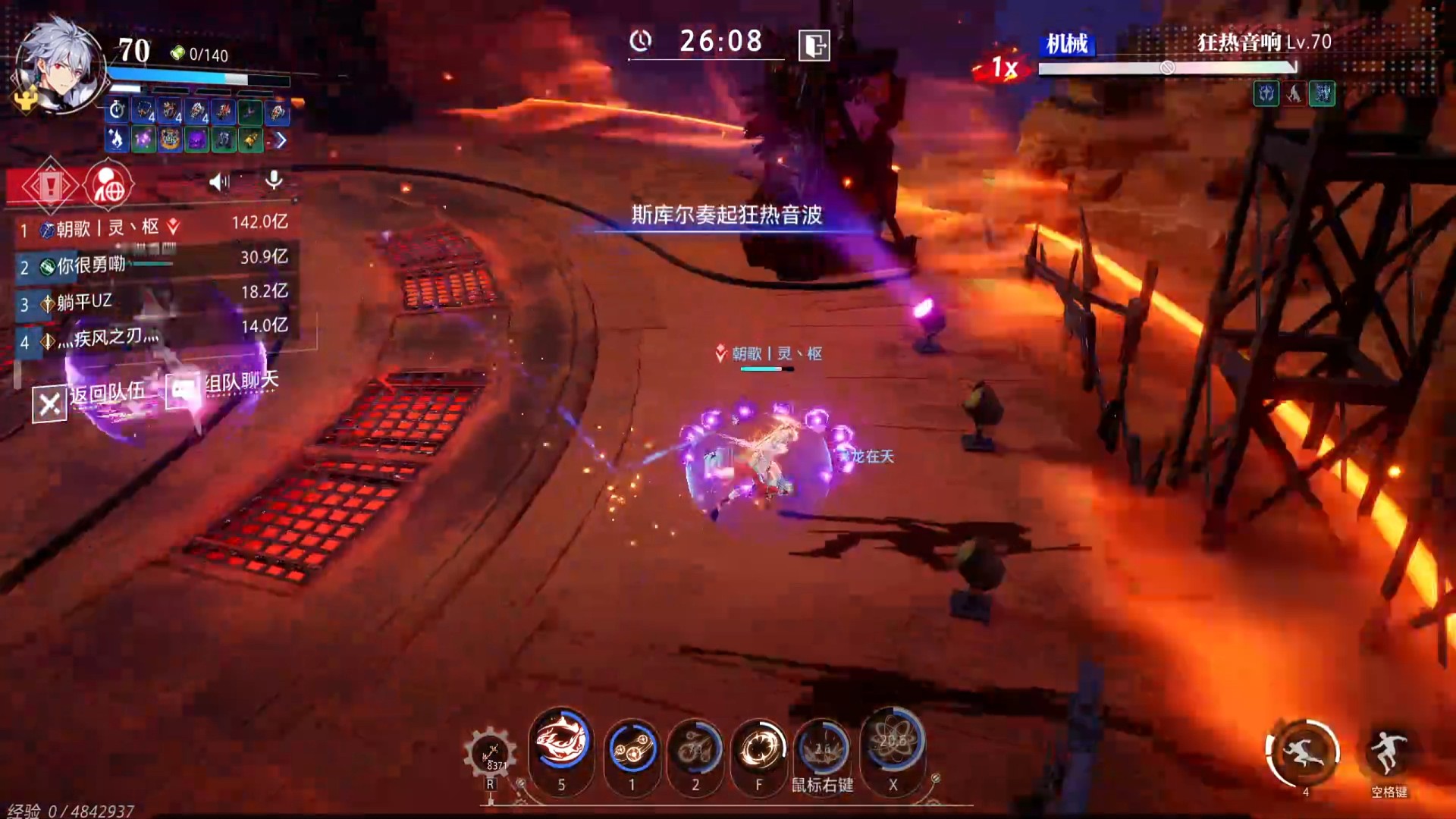
Task: Open the red exclamation alert panel
Action: [x=49, y=185]
